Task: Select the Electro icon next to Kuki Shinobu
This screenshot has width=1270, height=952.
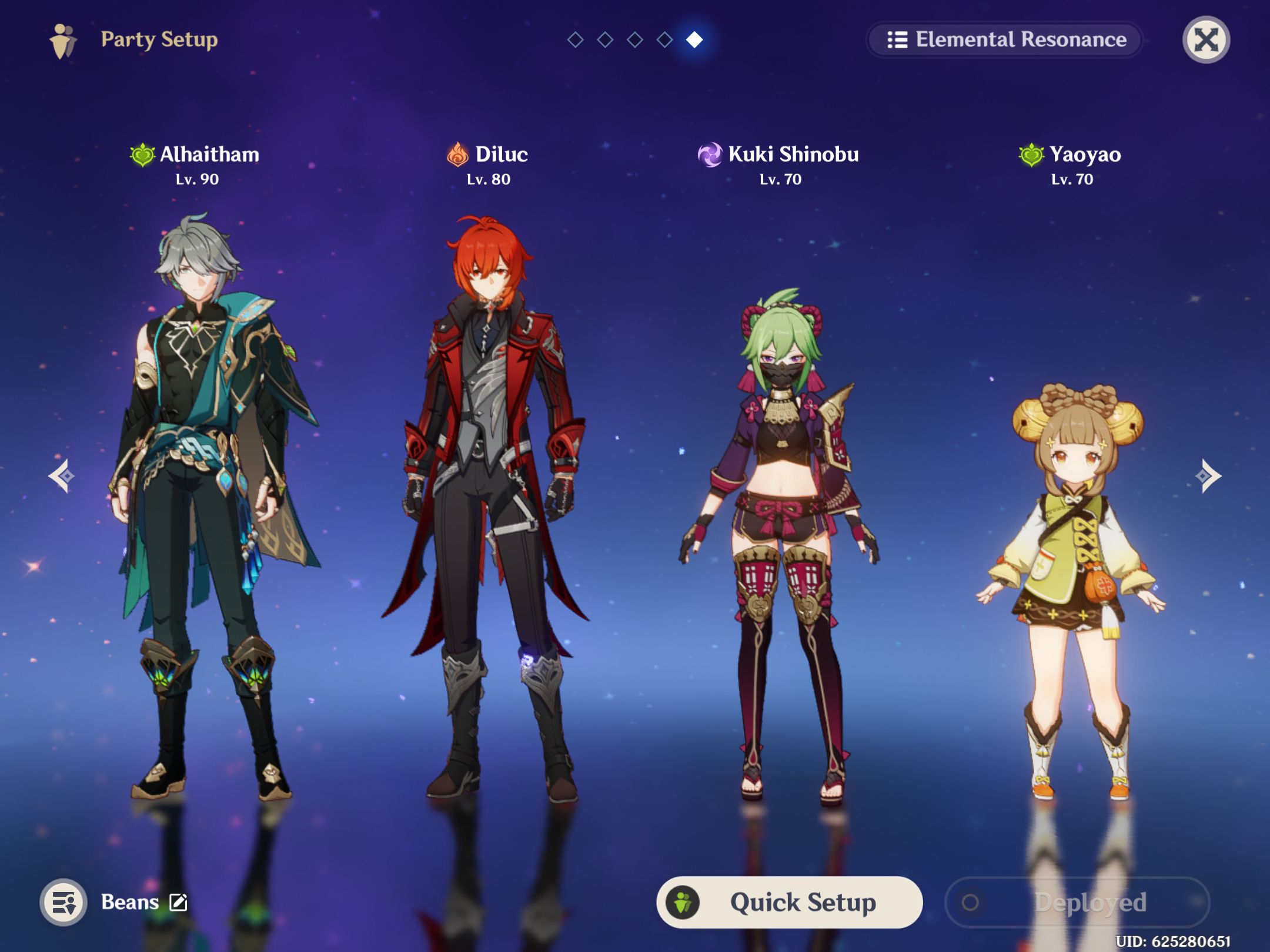Action: click(x=709, y=154)
